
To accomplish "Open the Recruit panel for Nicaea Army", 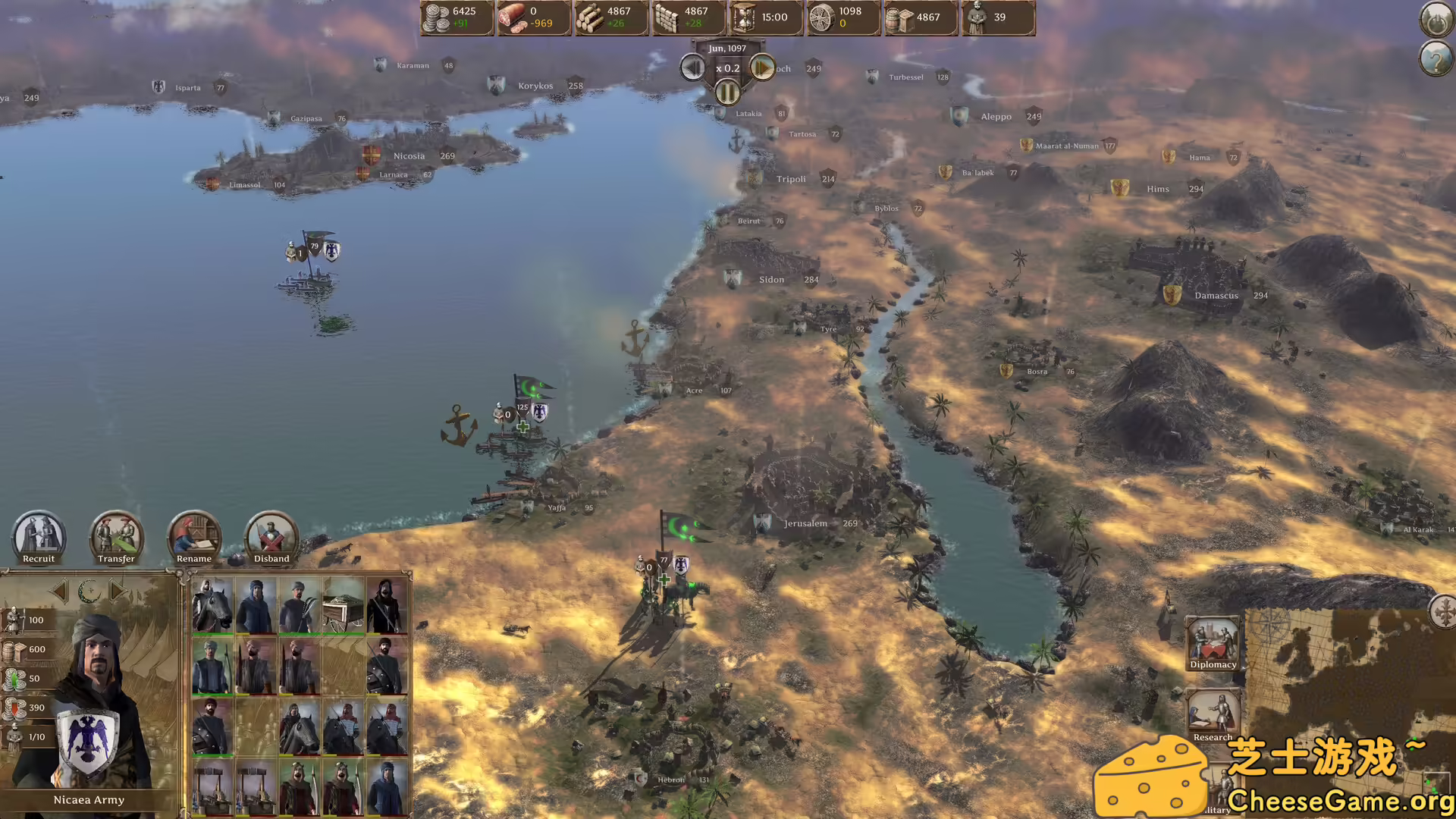I will [x=37, y=538].
